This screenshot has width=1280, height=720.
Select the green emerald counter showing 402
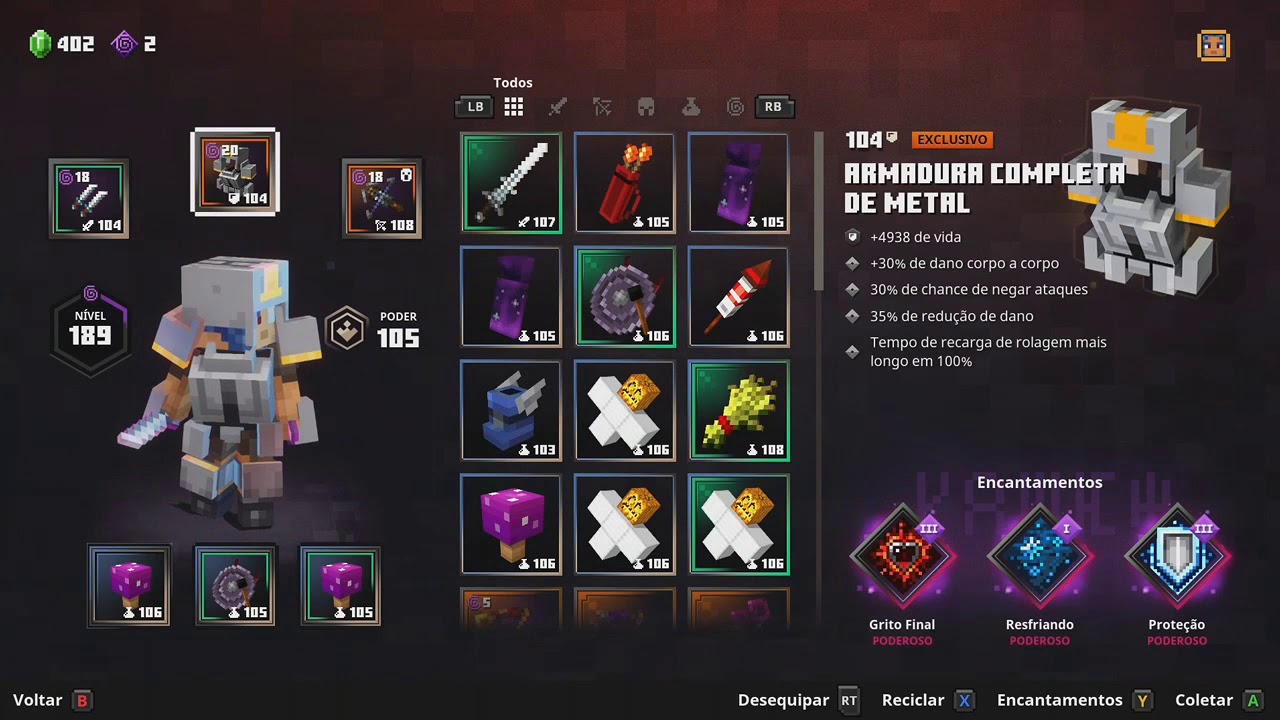60,43
